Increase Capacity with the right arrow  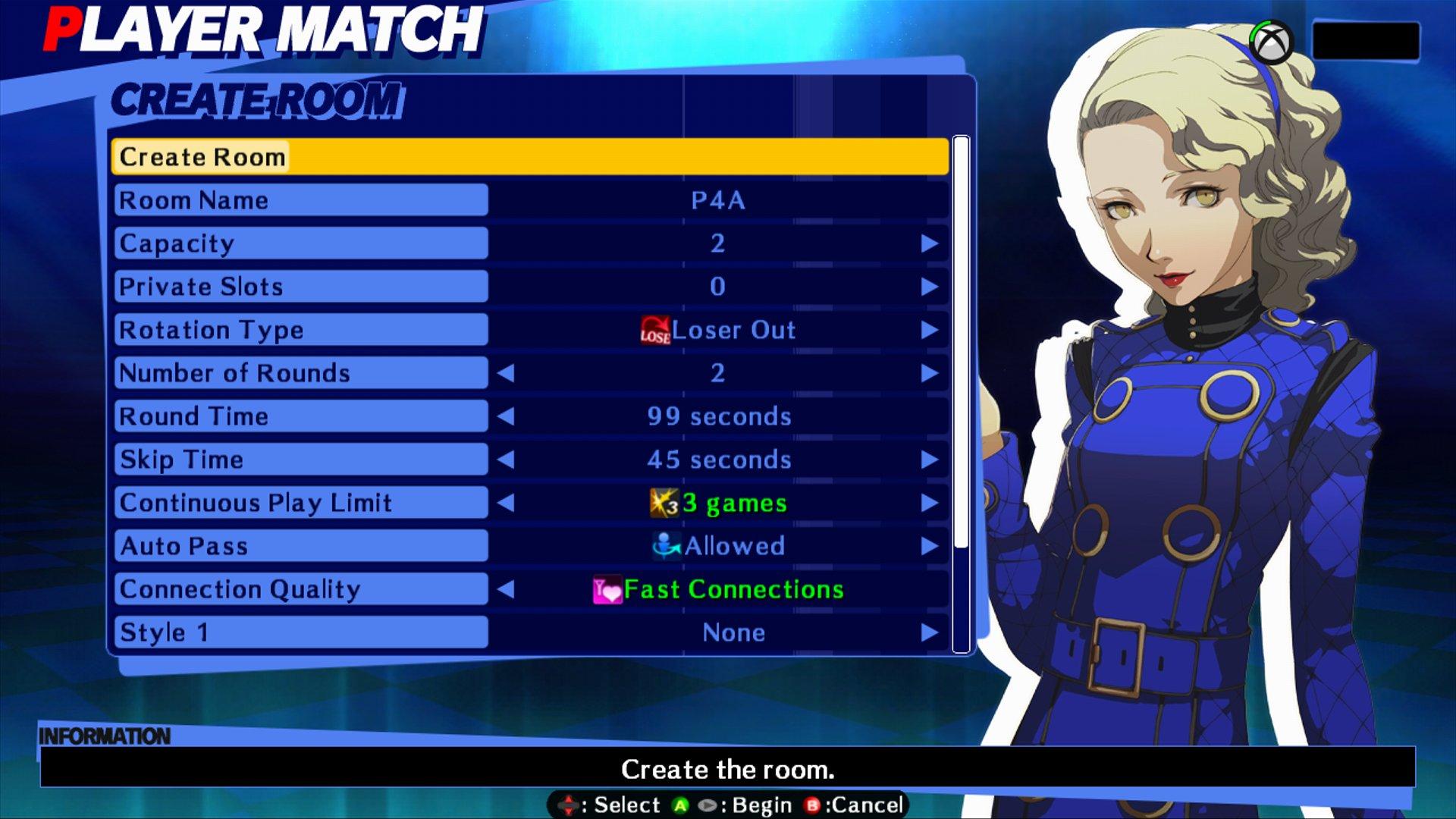coord(929,243)
